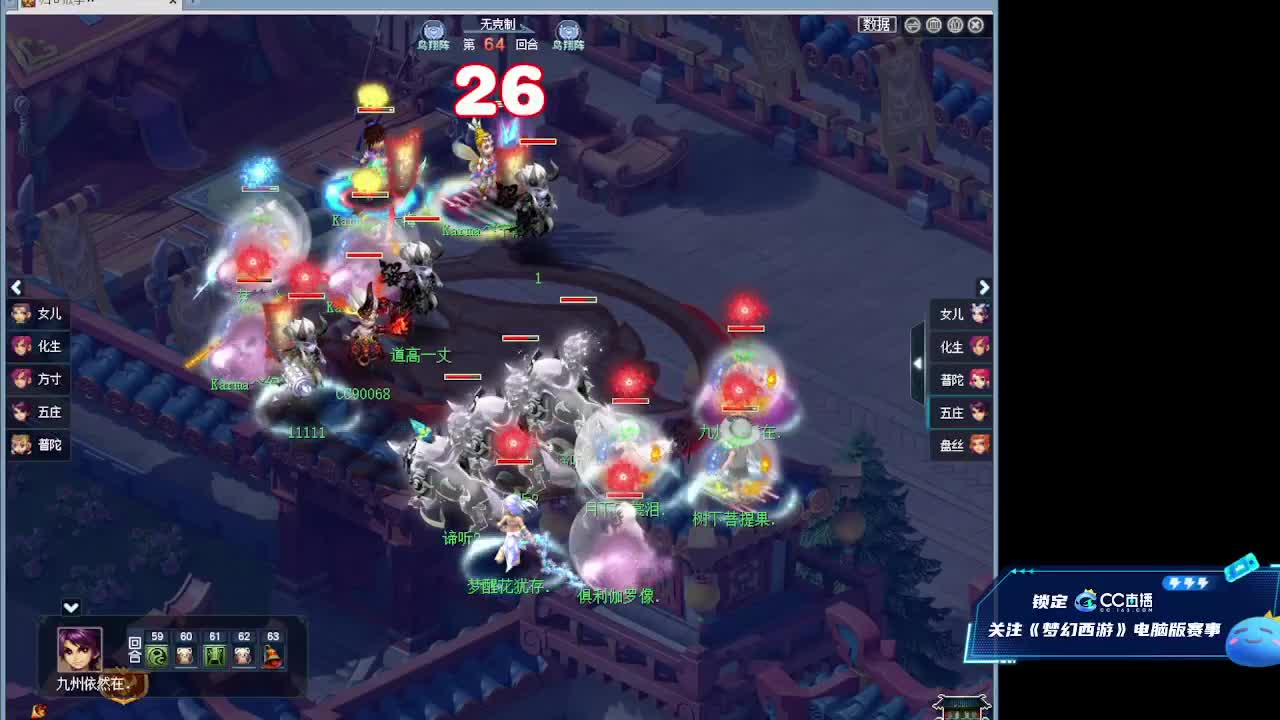The height and width of the screenshot is (720, 1280).
Task: Switch to the 五庄 character tab on the right
Action: pos(958,412)
